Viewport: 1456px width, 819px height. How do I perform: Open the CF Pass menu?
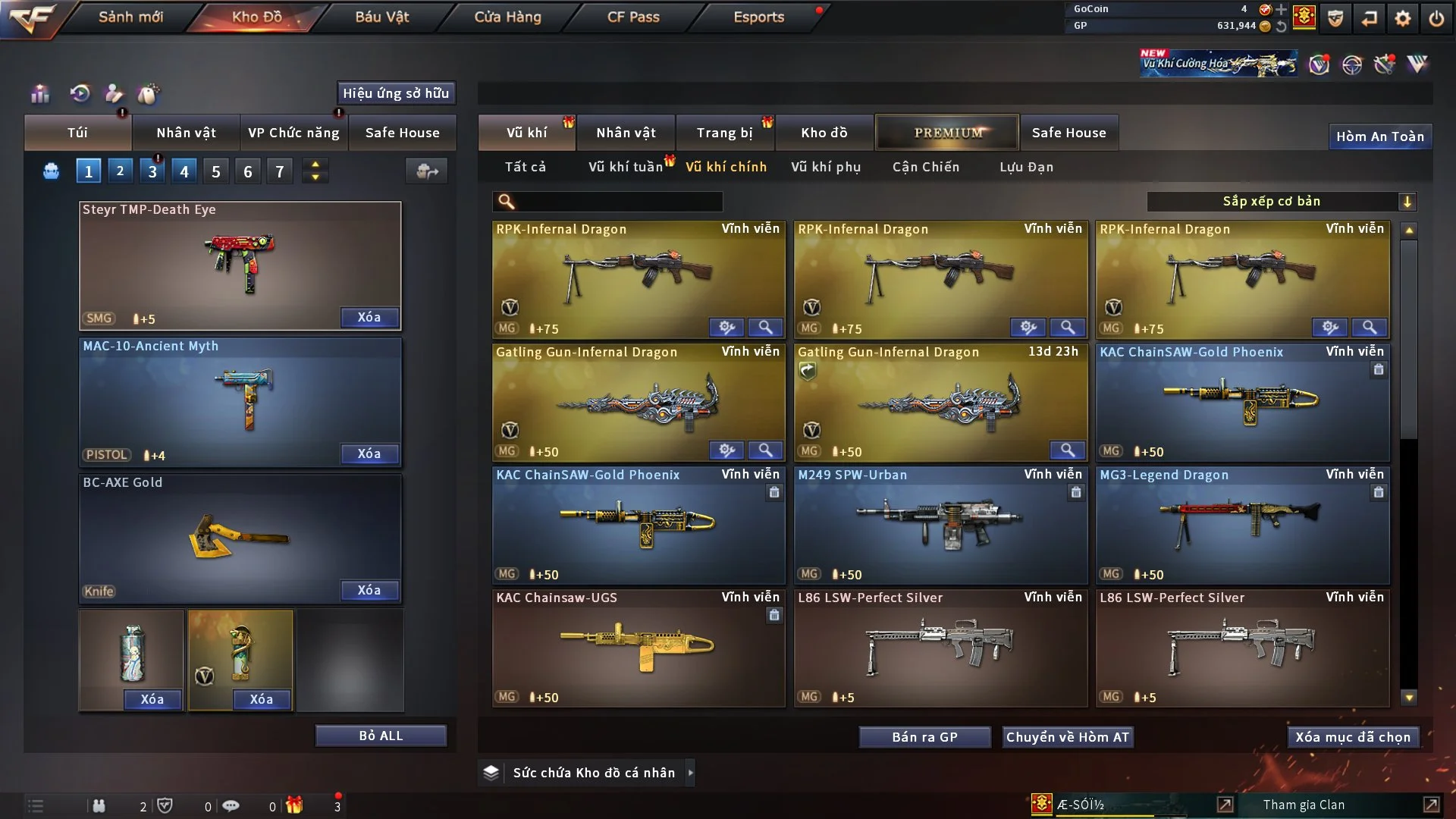click(633, 17)
